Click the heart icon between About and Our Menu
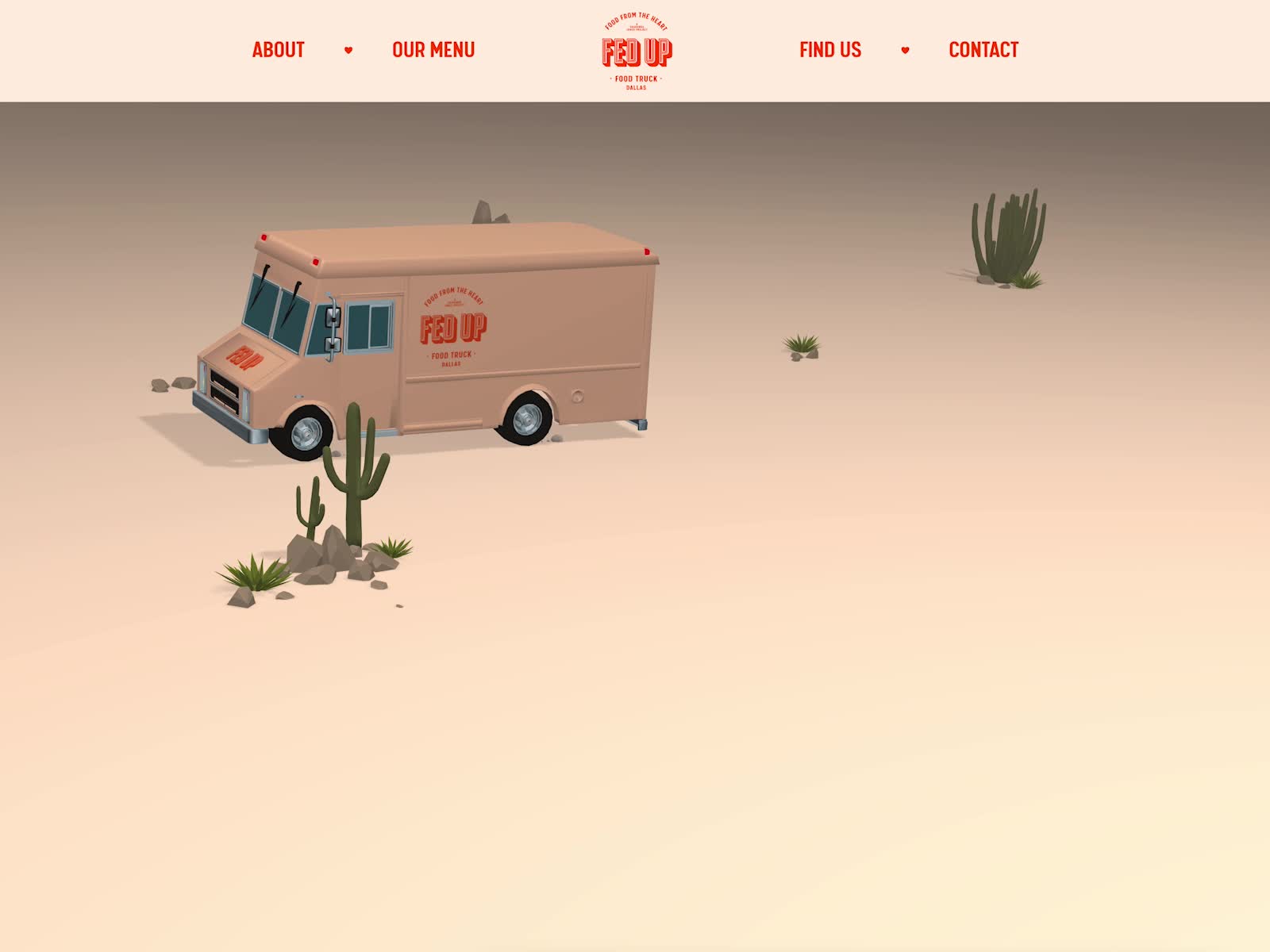 pyautogui.click(x=348, y=49)
